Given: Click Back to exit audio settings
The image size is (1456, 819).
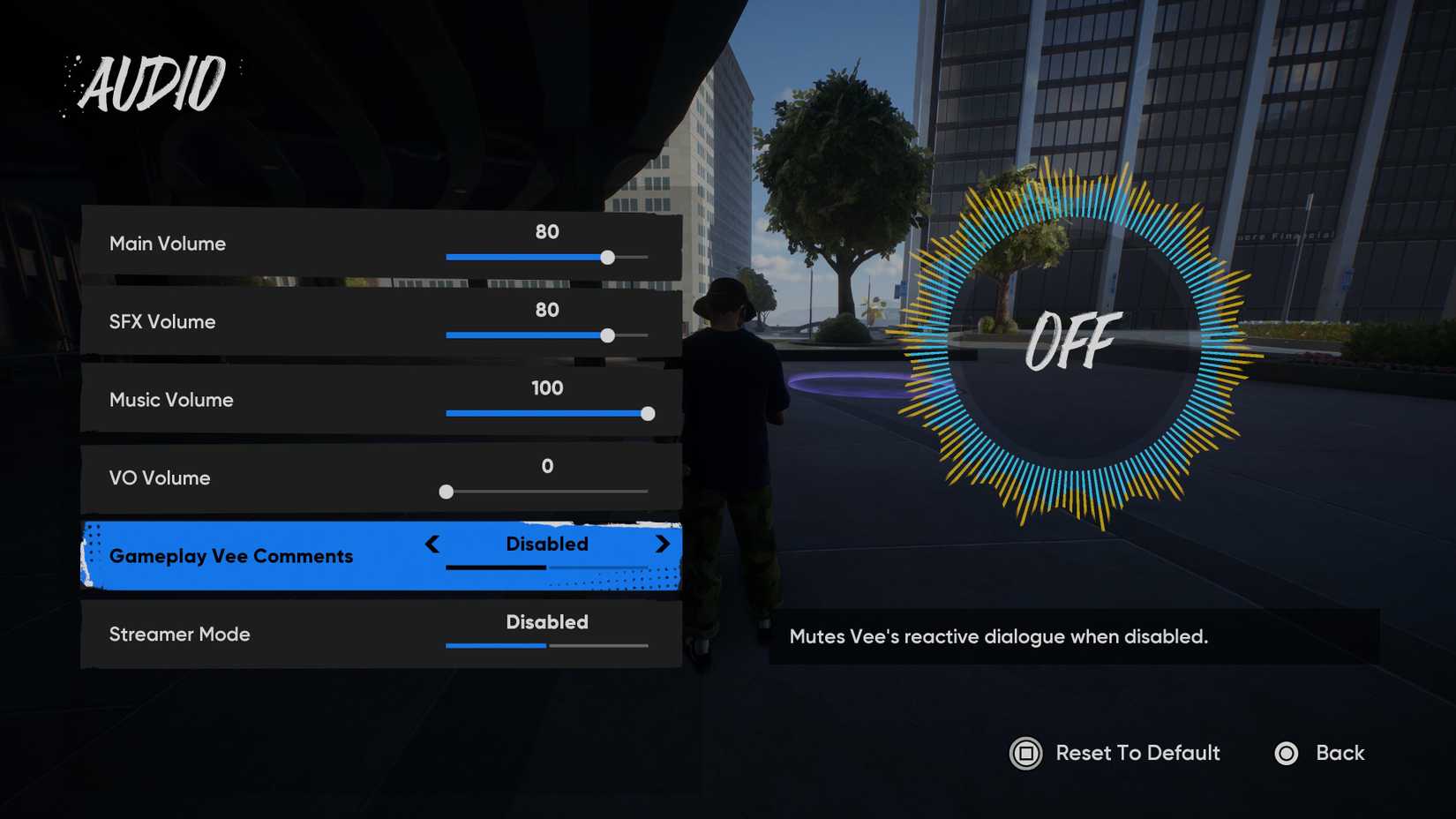Looking at the screenshot, I should click(x=1343, y=754).
